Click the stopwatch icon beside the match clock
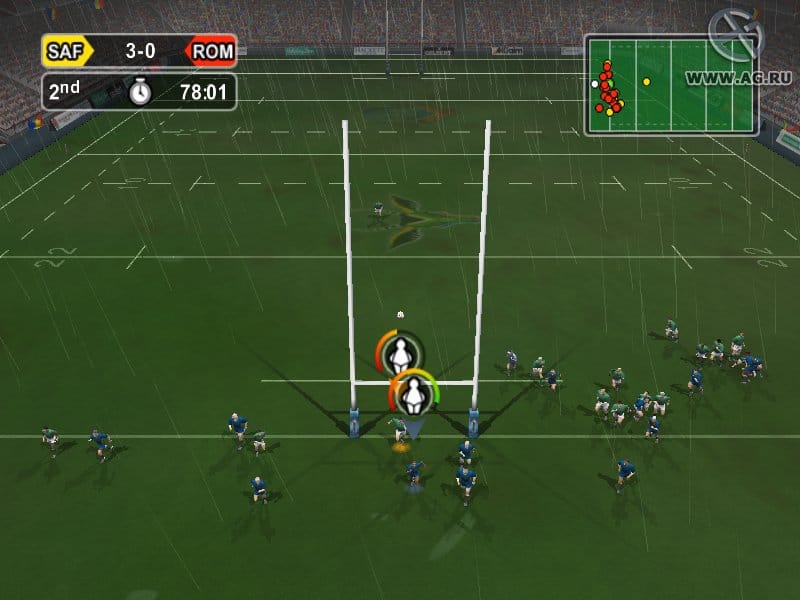 (140, 92)
